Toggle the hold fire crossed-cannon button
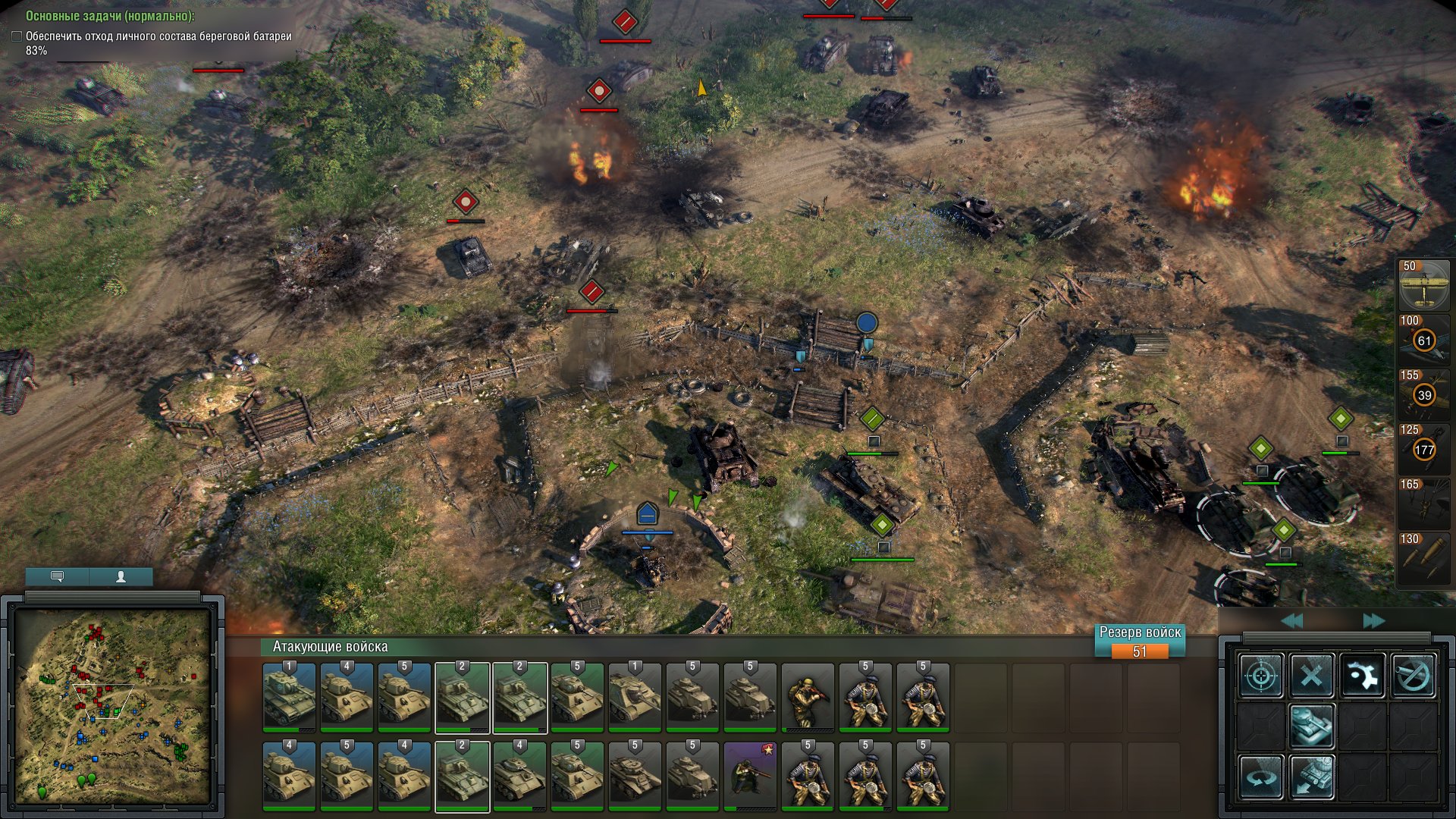 coord(1413,675)
